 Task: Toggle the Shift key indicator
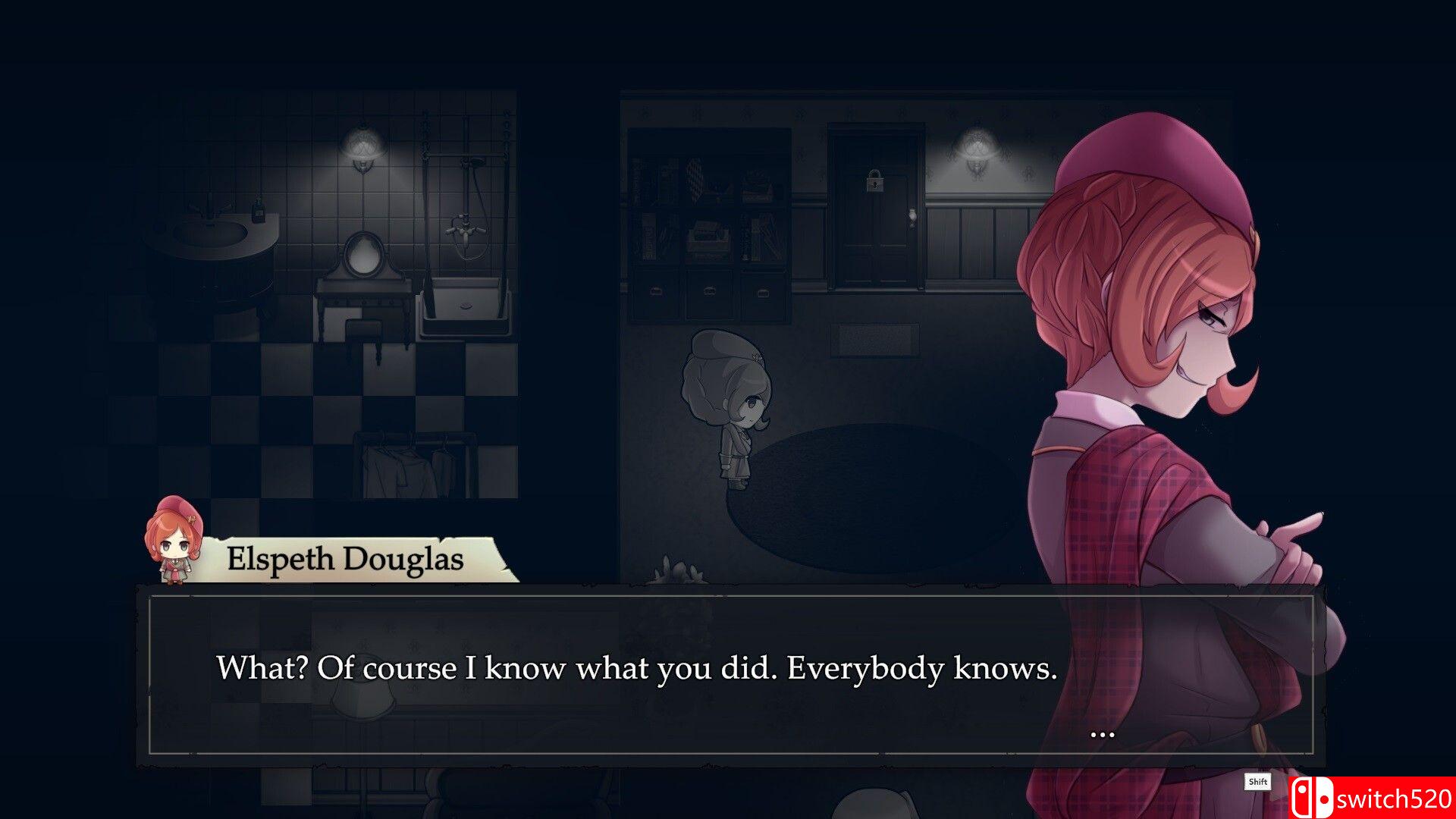pyautogui.click(x=1259, y=783)
